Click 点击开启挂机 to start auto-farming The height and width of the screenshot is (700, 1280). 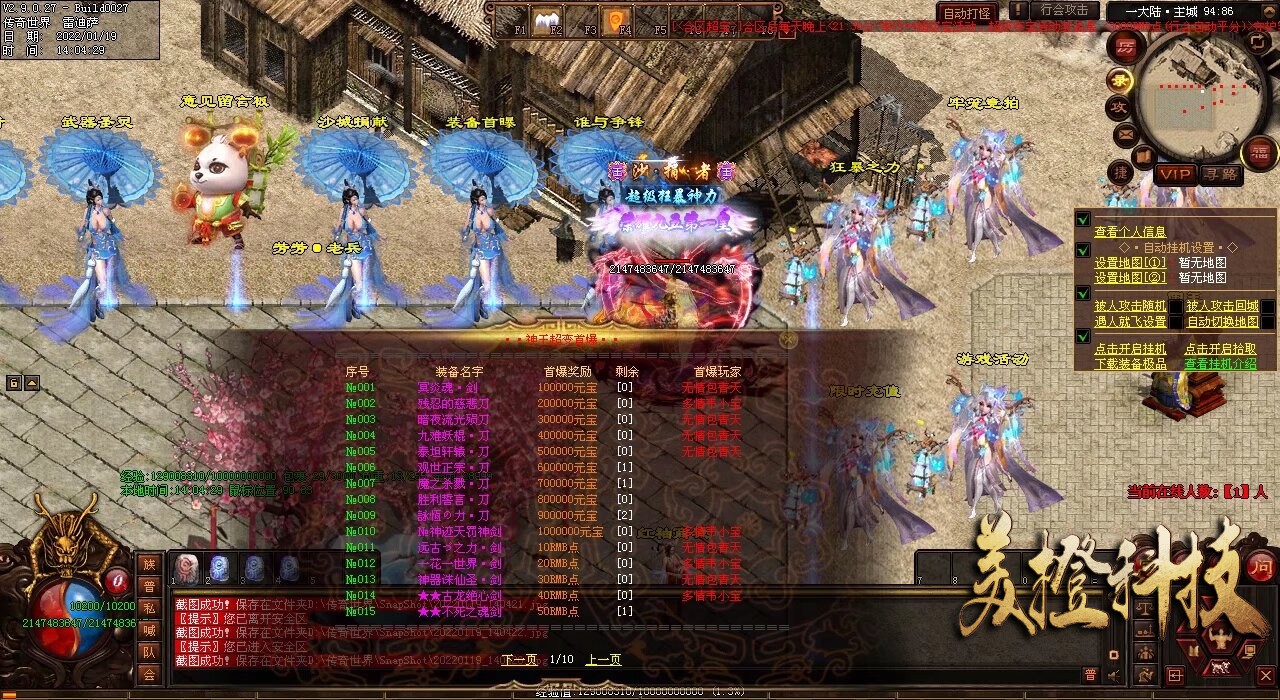pos(1129,349)
